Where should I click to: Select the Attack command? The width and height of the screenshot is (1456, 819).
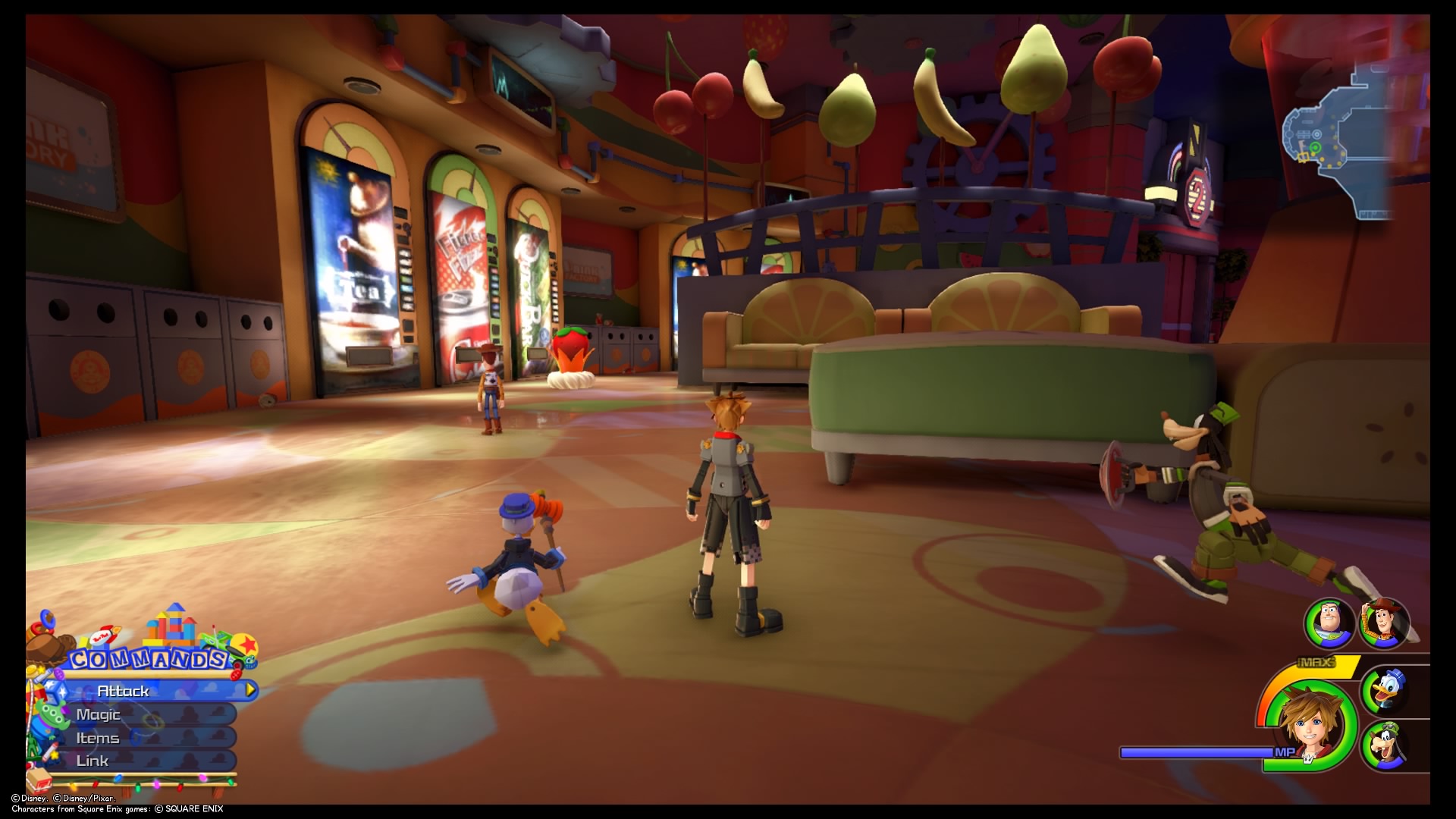124,691
